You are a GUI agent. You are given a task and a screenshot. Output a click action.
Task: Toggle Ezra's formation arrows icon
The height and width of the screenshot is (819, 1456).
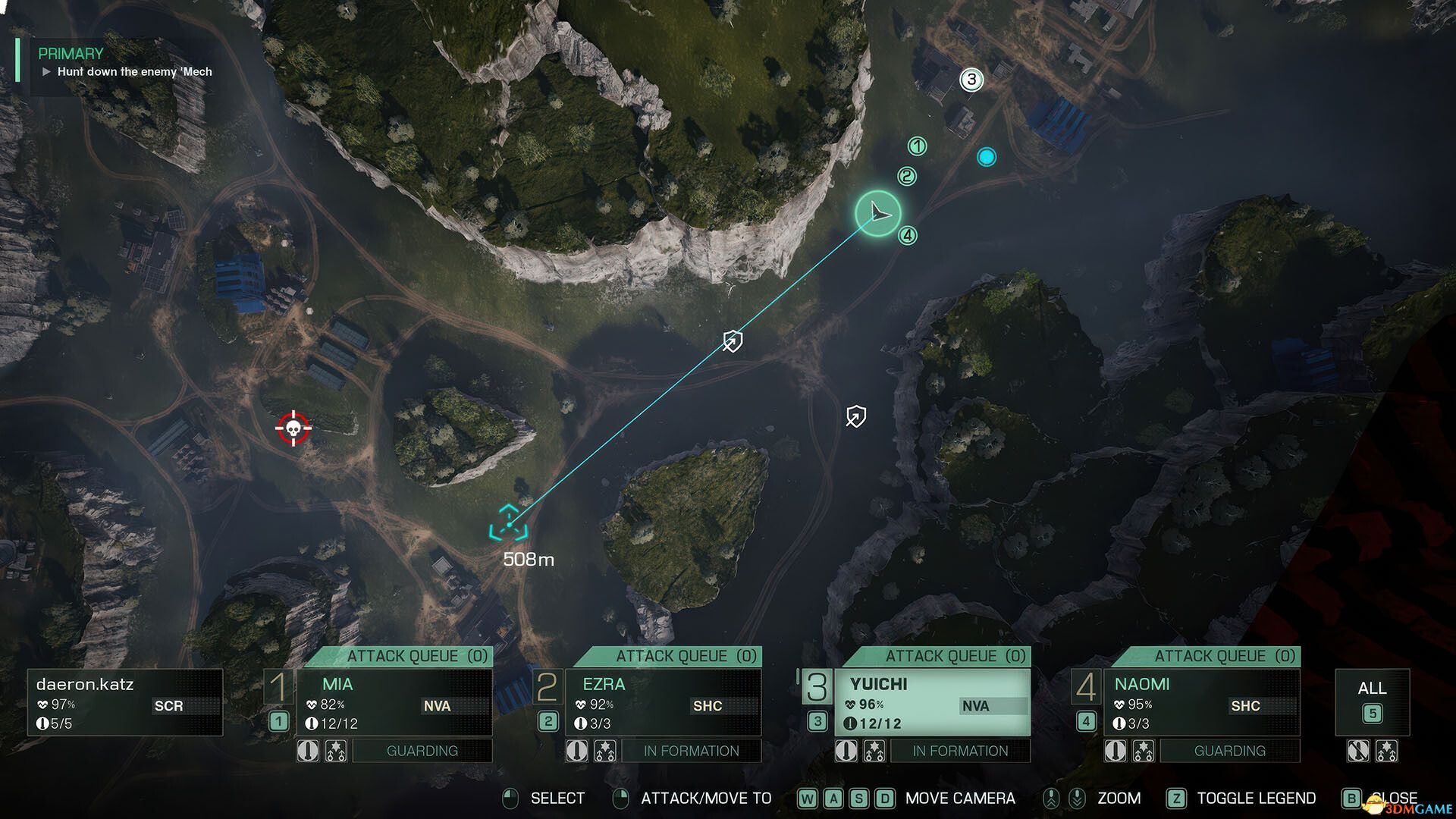coord(605,751)
